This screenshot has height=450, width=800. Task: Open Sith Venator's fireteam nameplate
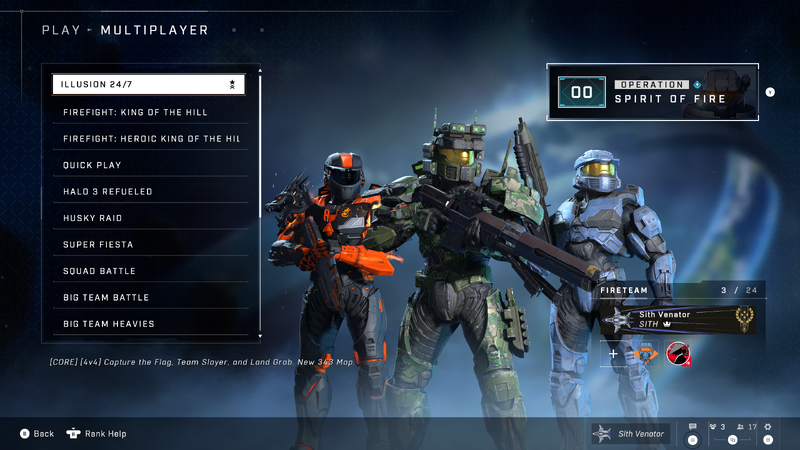tap(678, 319)
